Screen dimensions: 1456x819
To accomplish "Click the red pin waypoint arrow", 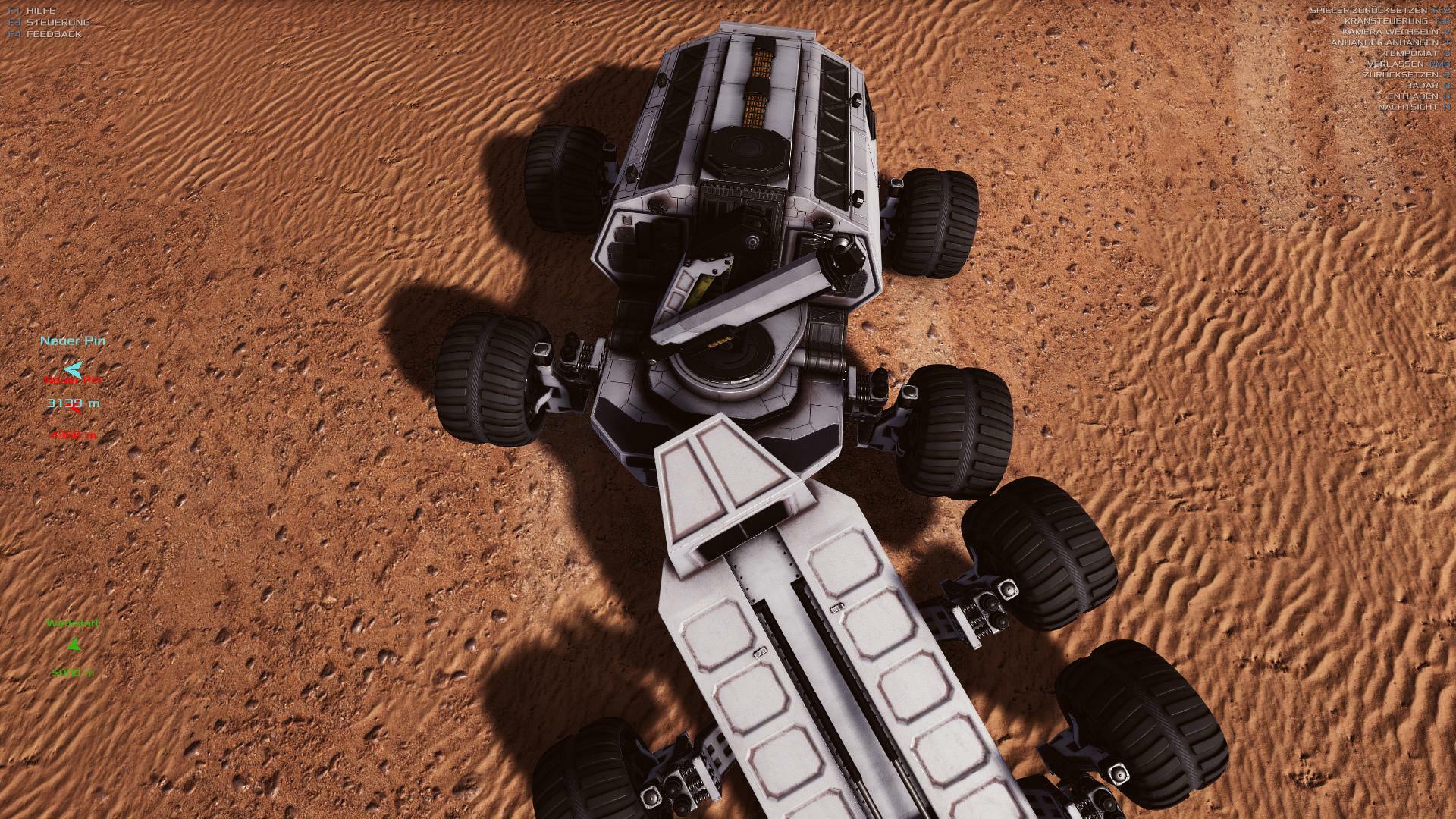I will coord(75,410).
